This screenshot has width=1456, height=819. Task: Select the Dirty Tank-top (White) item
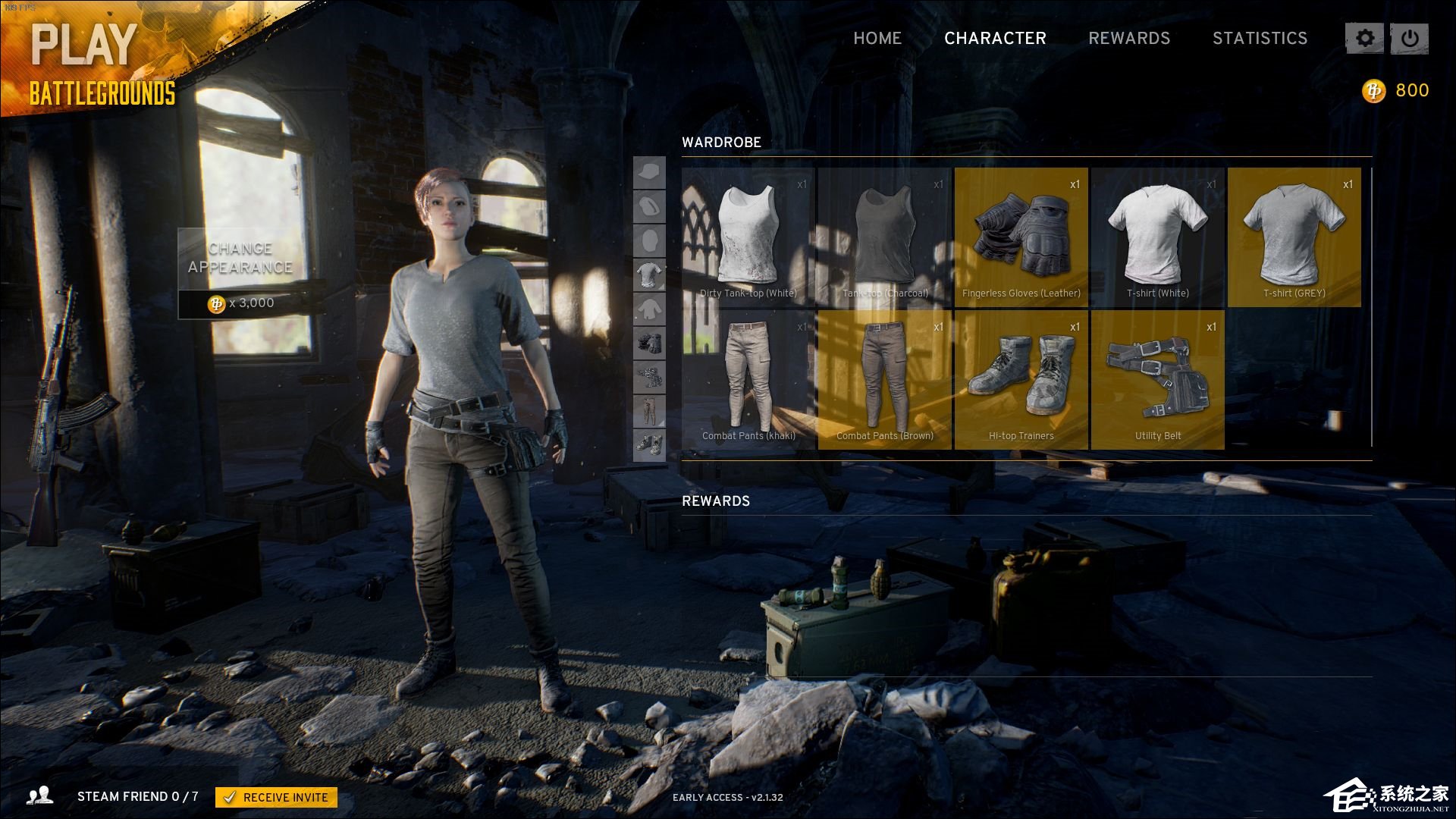pos(748,237)
